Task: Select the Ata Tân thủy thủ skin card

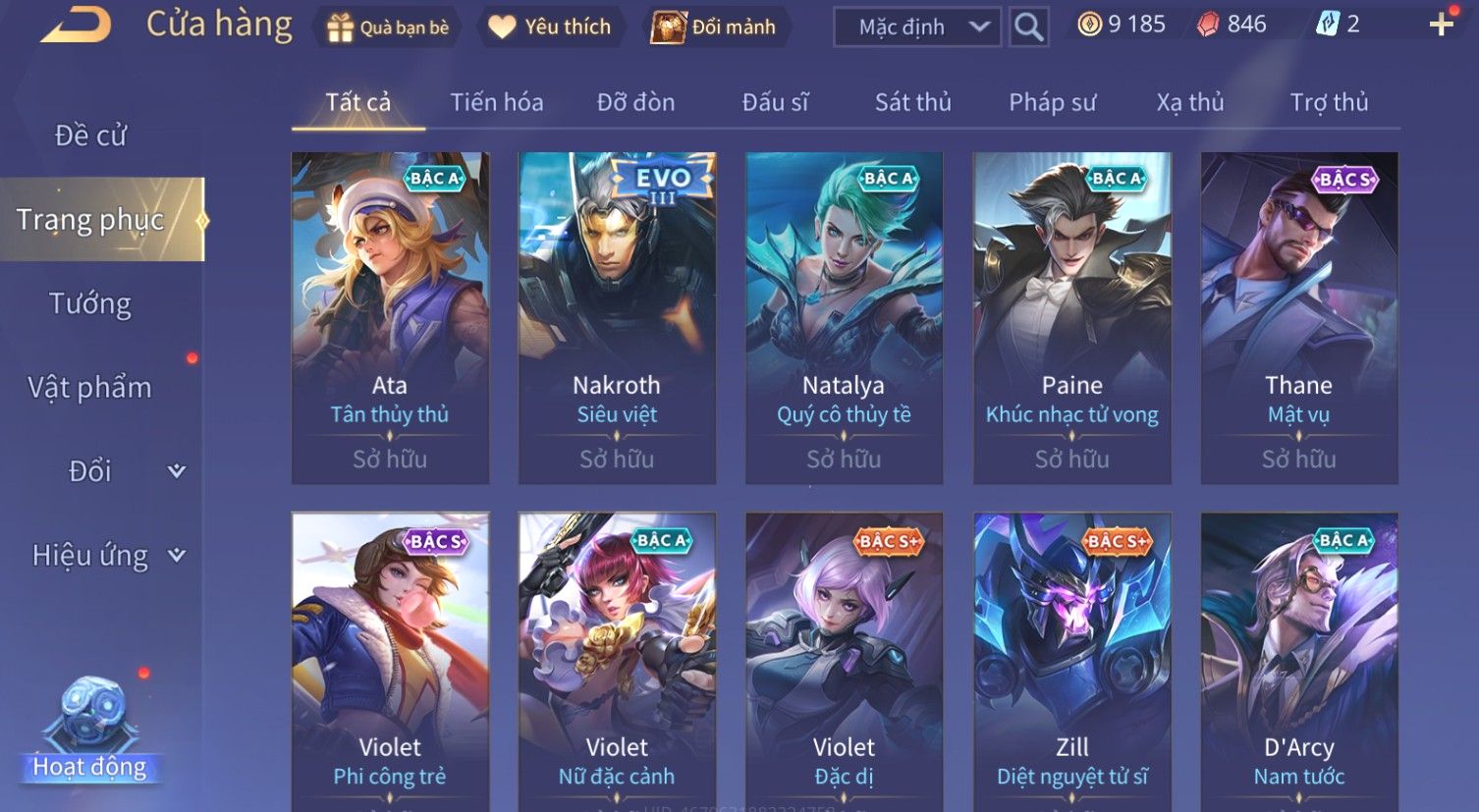Action: tap(390, 316)
